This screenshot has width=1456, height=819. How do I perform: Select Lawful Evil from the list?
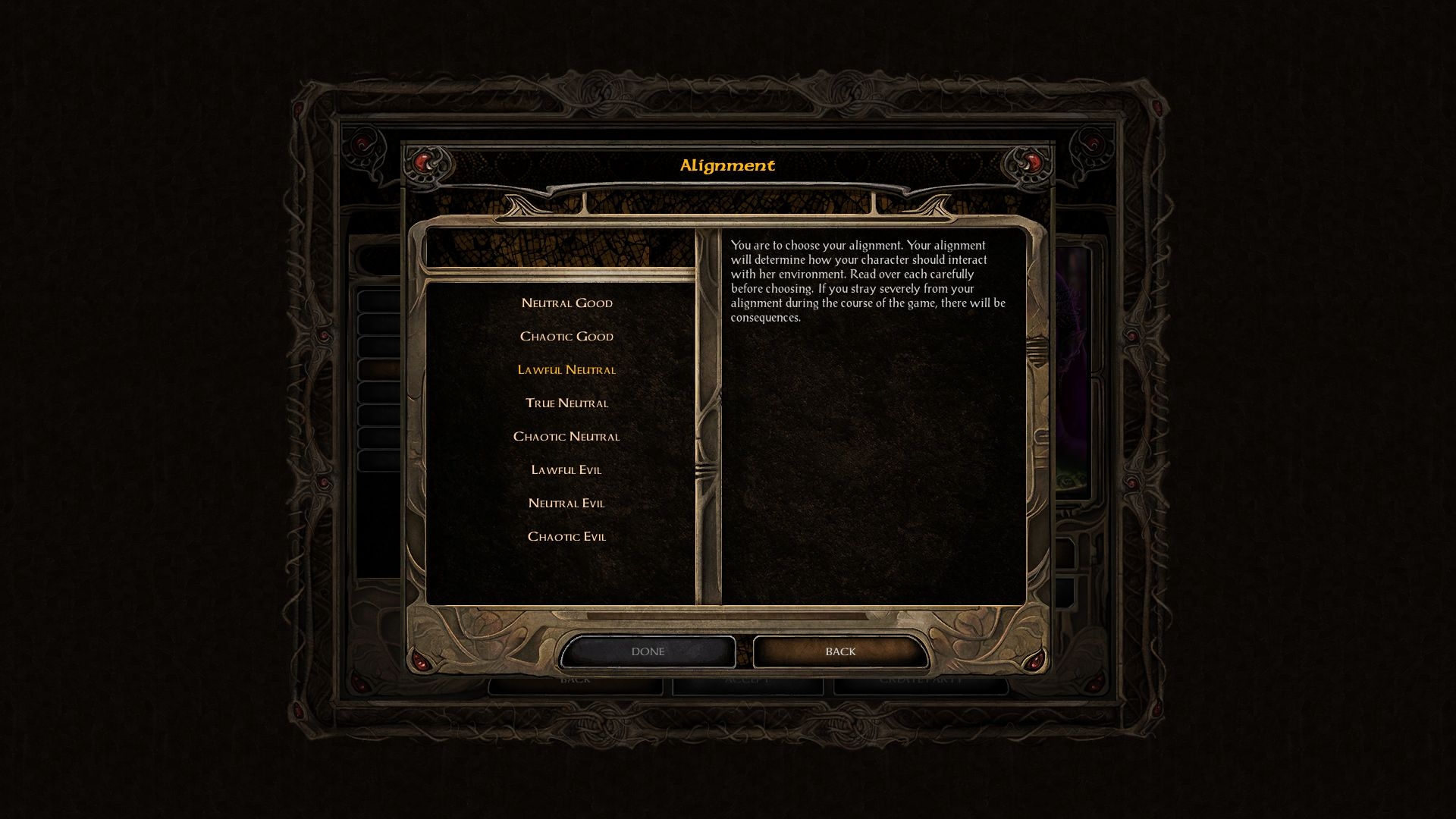click(x=566, y=470)
